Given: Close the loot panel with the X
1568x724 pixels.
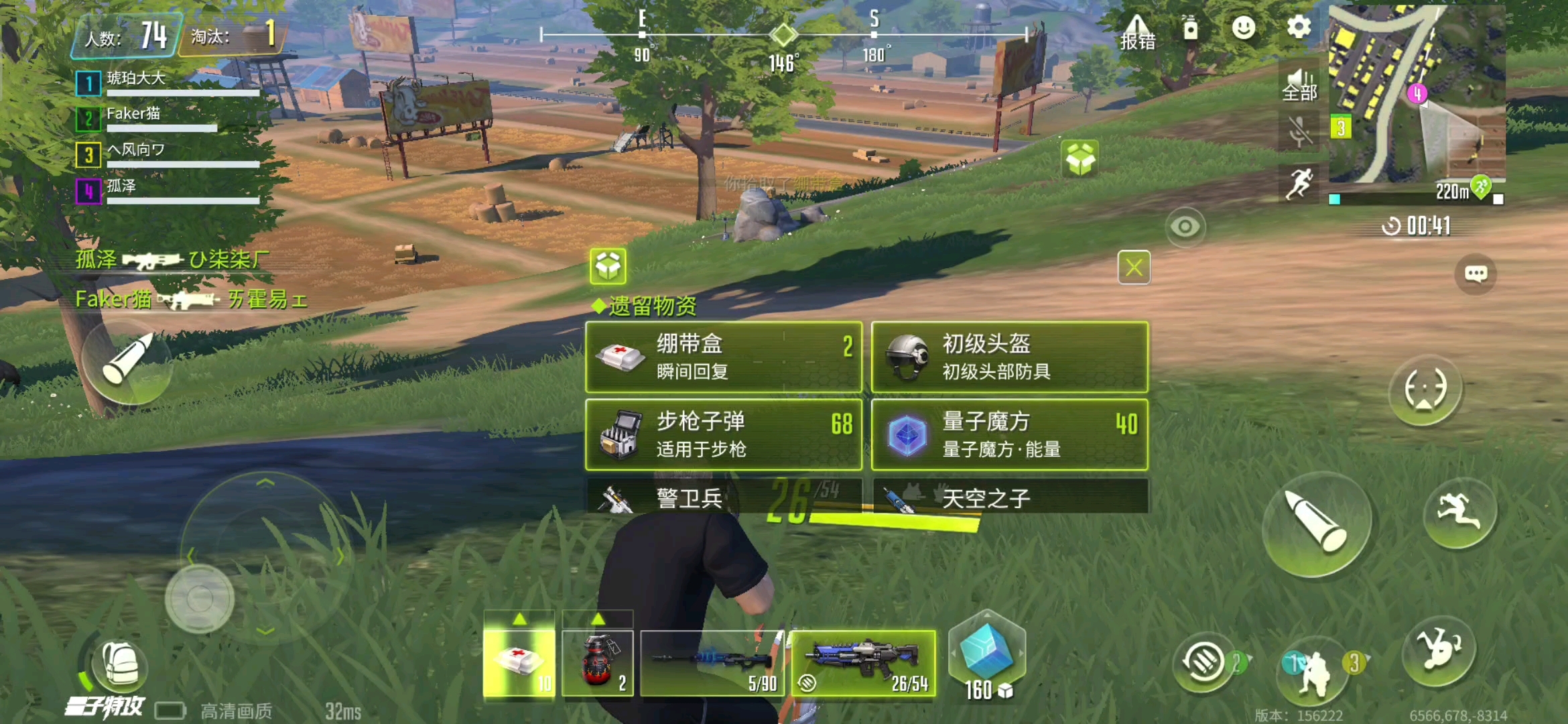Looking at the screenshot, I should [1133, 267].
